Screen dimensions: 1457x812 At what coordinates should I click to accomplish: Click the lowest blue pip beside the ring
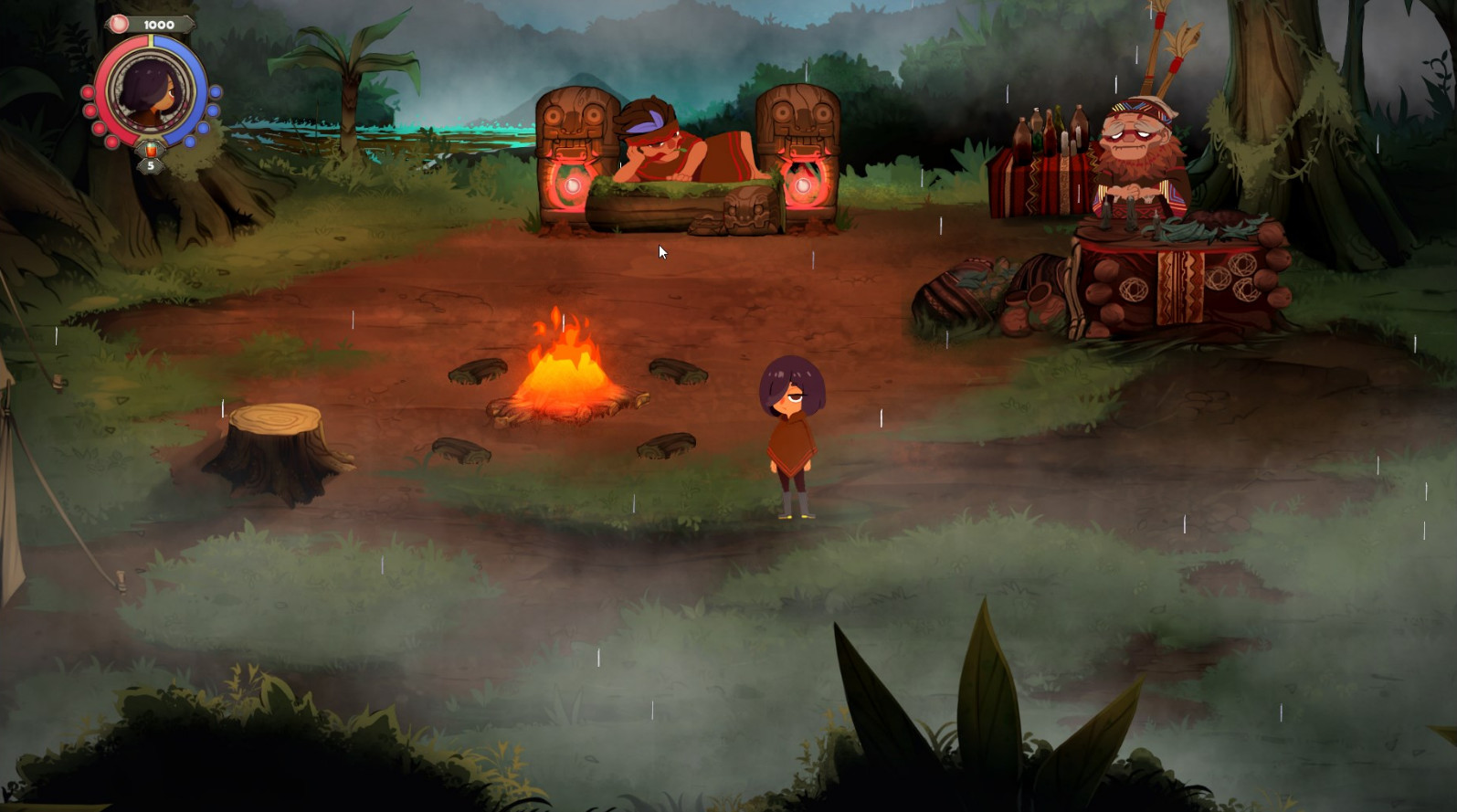(x=189, y=140)
